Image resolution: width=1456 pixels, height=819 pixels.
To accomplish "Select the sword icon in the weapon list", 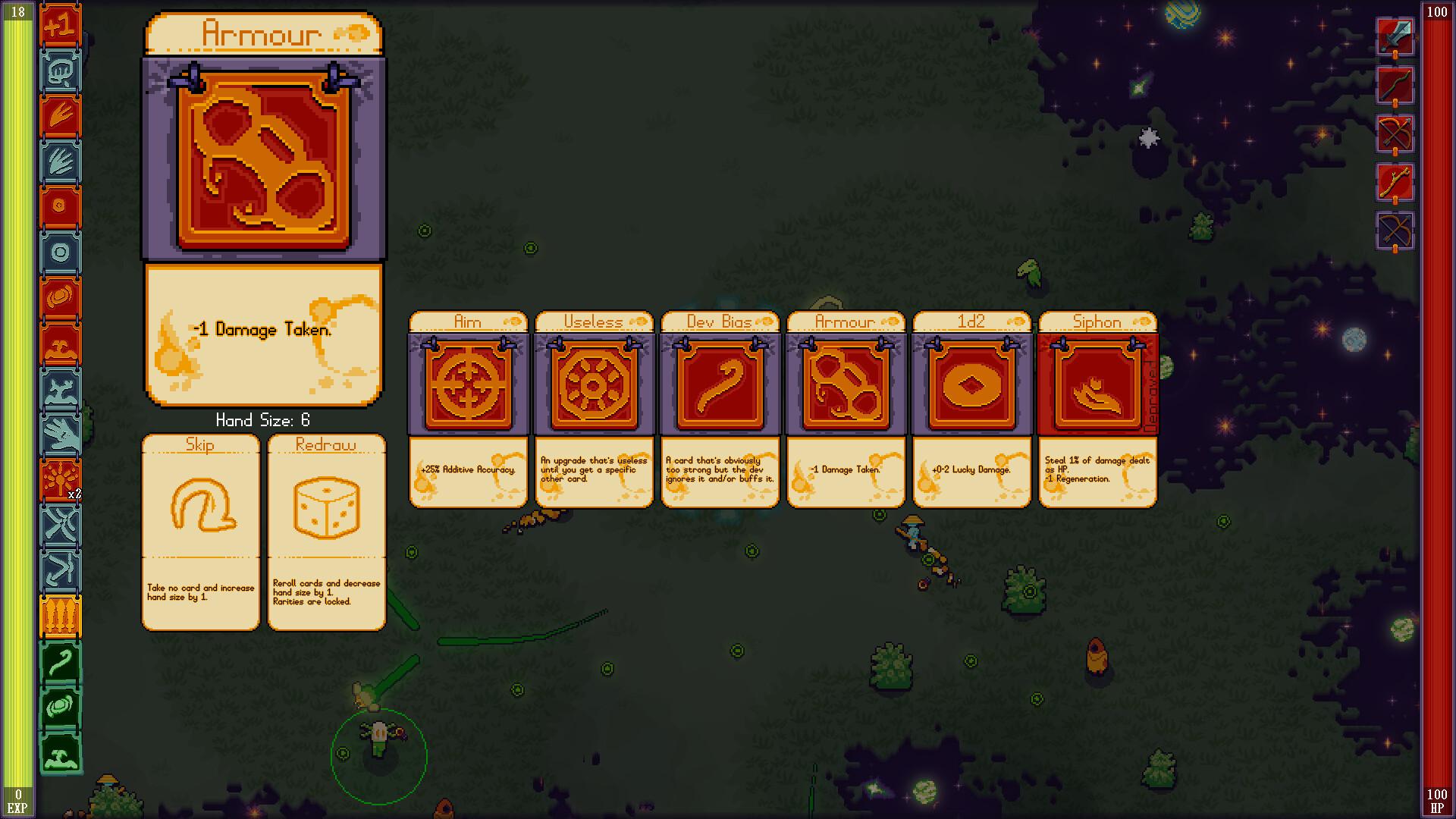I will [x=1395, y=36].
